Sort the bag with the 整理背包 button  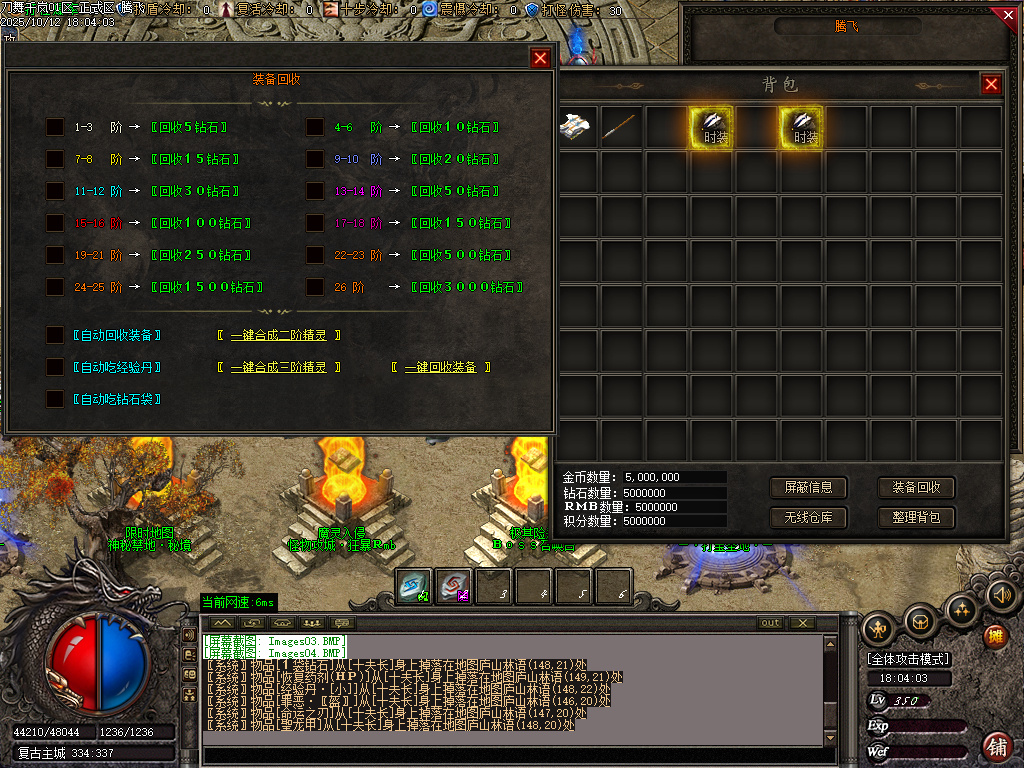916,518
